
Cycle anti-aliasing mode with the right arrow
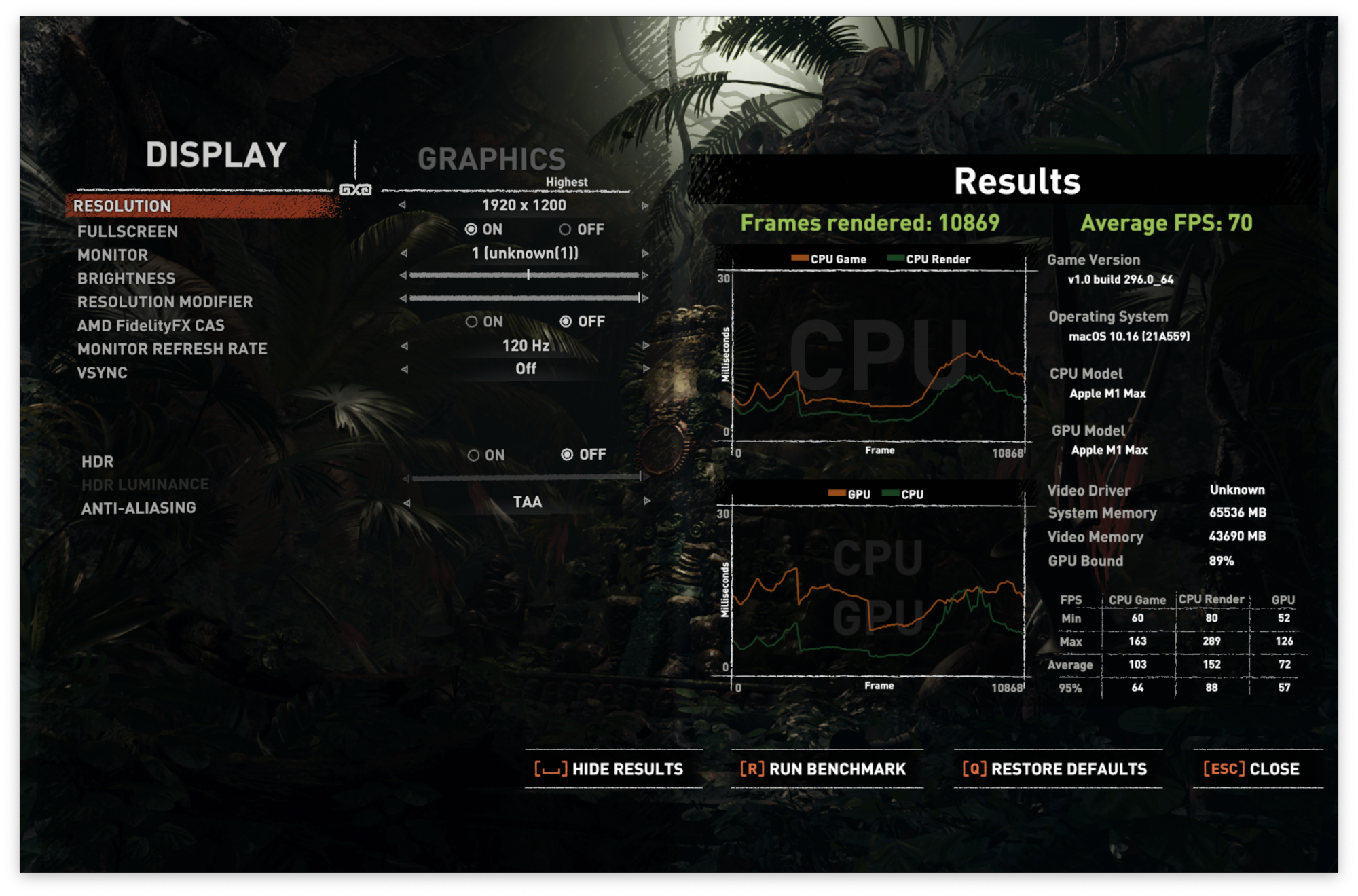647,502
